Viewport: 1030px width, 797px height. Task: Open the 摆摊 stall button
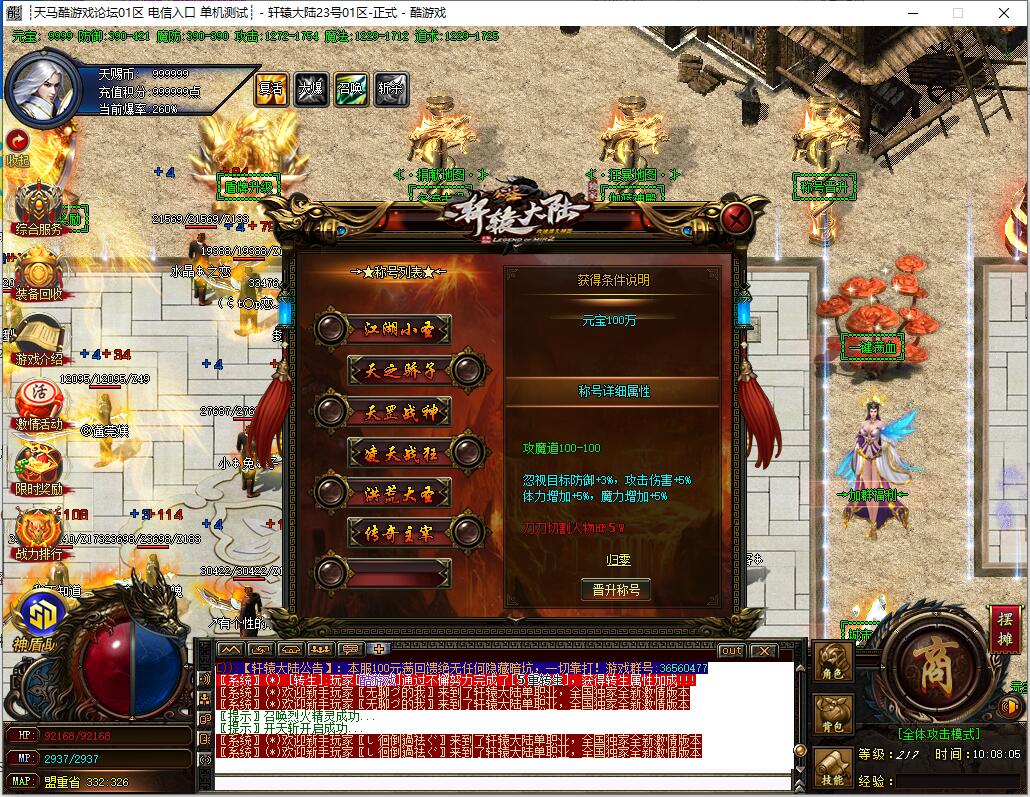pyautogui.click(x=1004, y=629)
